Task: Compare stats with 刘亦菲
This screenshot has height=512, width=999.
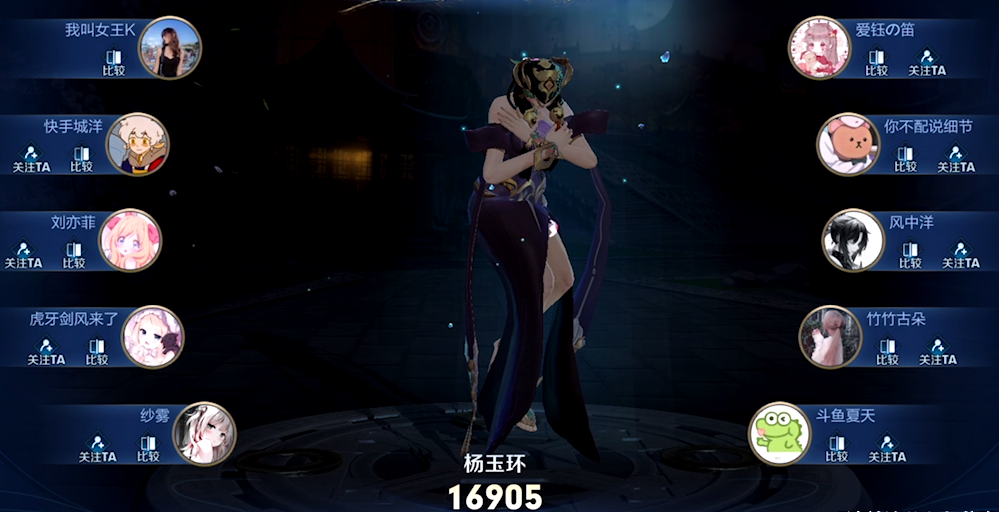Action: click(74, 255)
